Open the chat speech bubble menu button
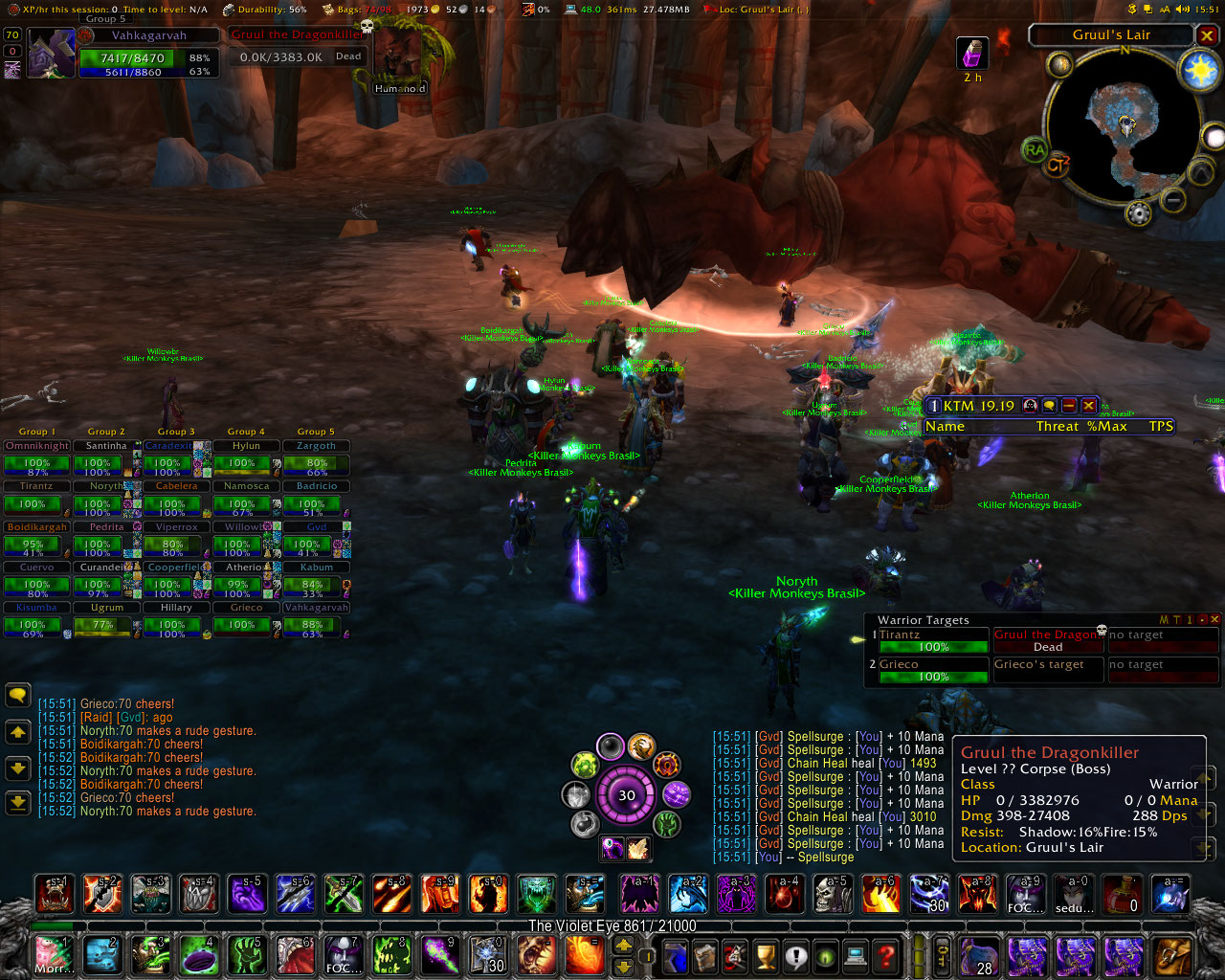The width and height of the screenshot is (1225, 980). 17,696
